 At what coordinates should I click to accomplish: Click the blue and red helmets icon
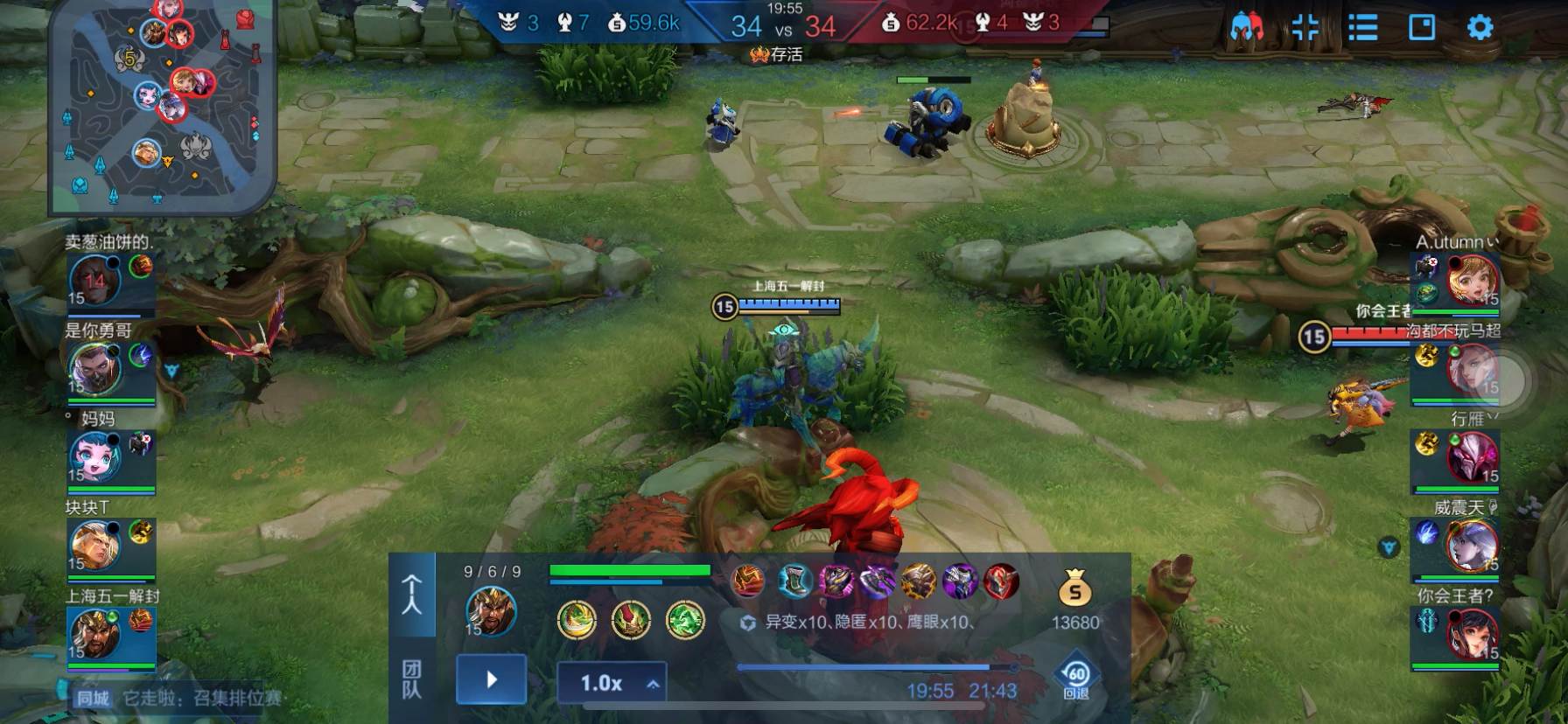click(1246, 28)
